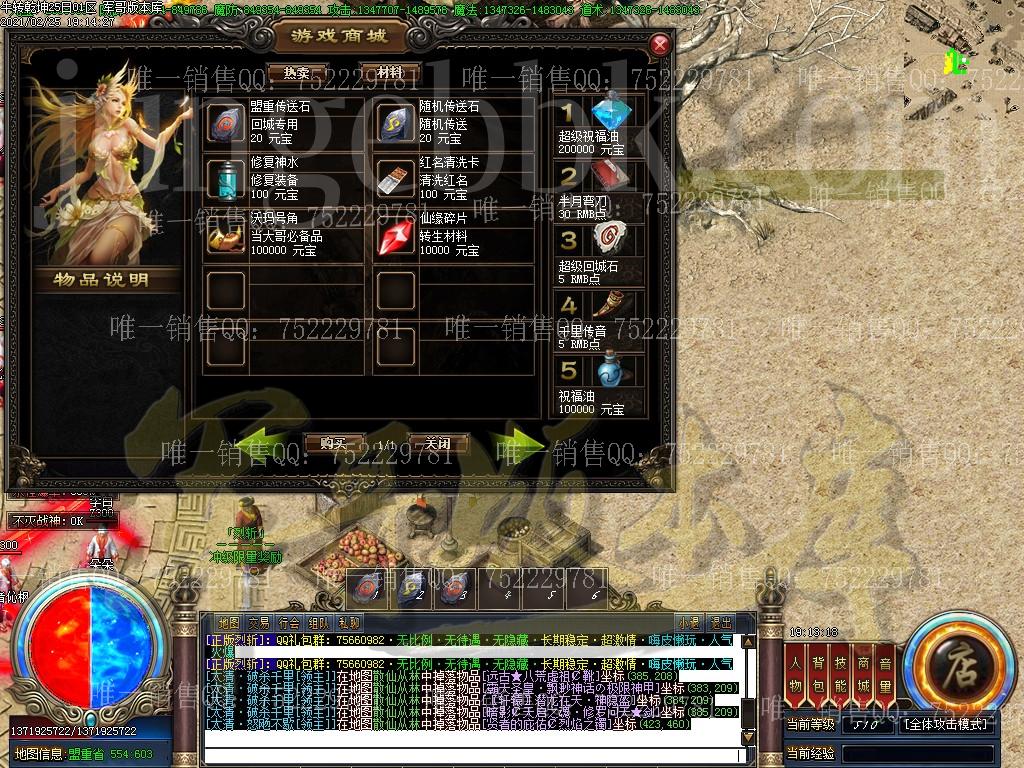
Task: Close the game shop with the red X
Action: click(x=660, y=45)
